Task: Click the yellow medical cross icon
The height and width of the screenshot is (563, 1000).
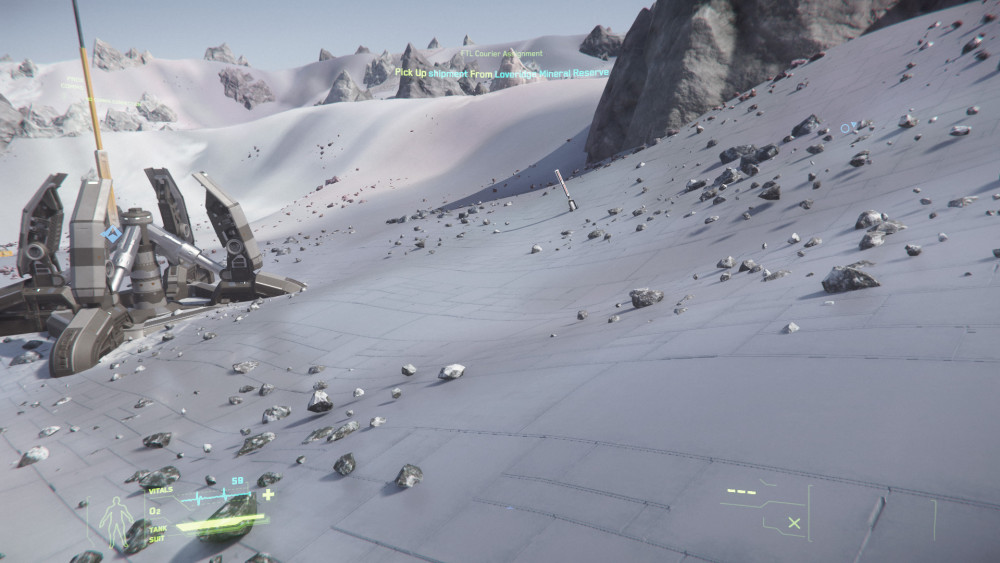Action: (268, 494)
